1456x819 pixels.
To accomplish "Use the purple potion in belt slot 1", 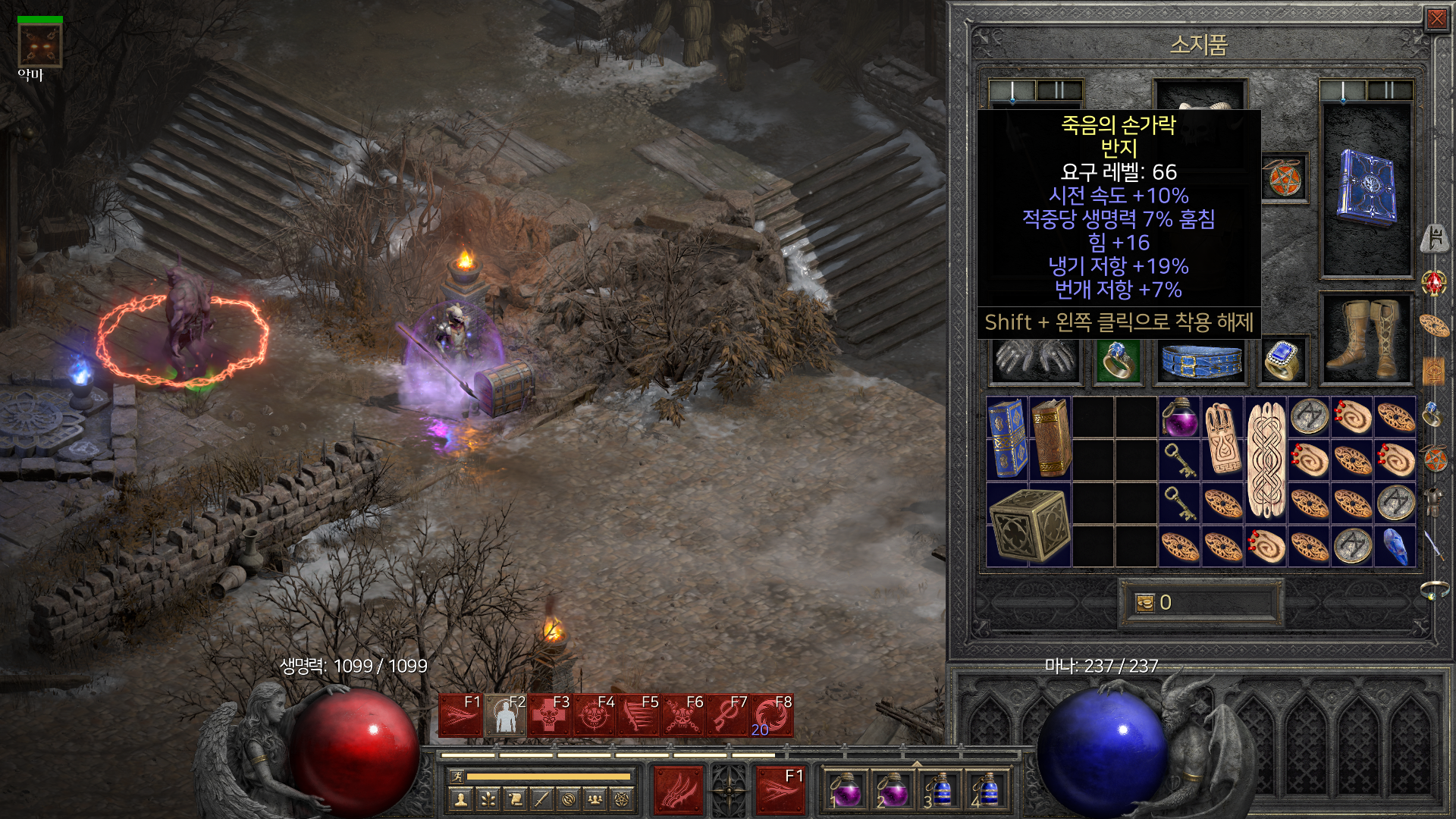I will [846, 790].
